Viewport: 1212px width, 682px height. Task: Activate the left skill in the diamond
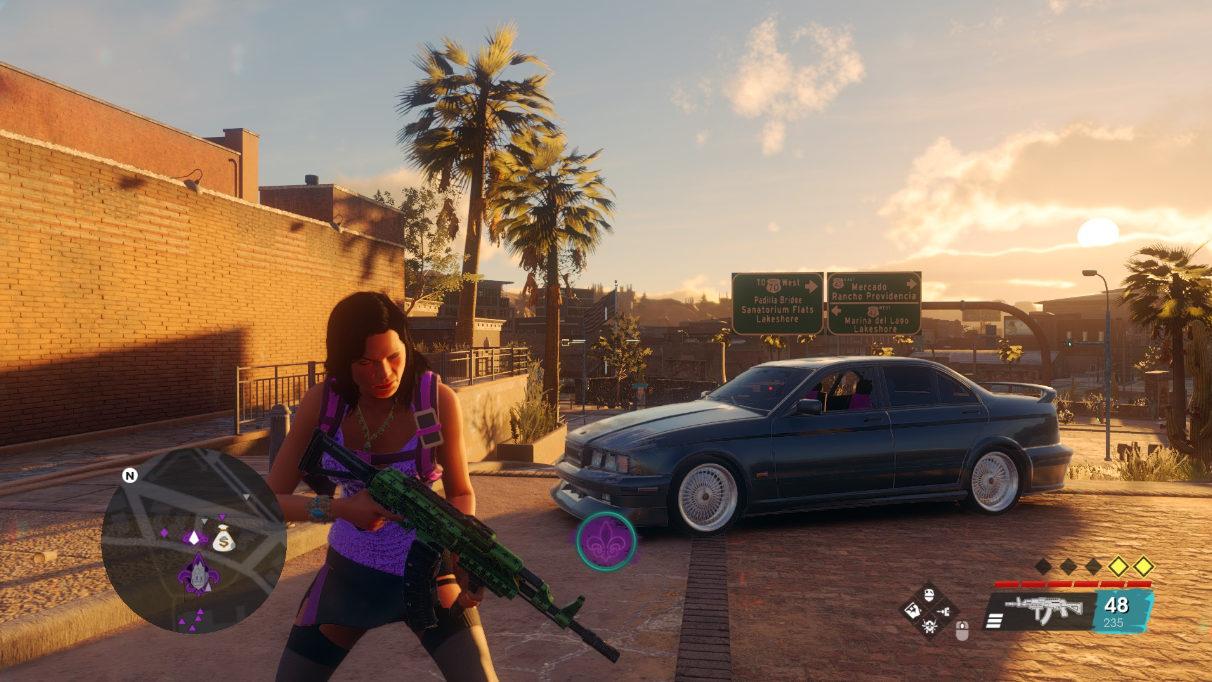coord(914,611)
